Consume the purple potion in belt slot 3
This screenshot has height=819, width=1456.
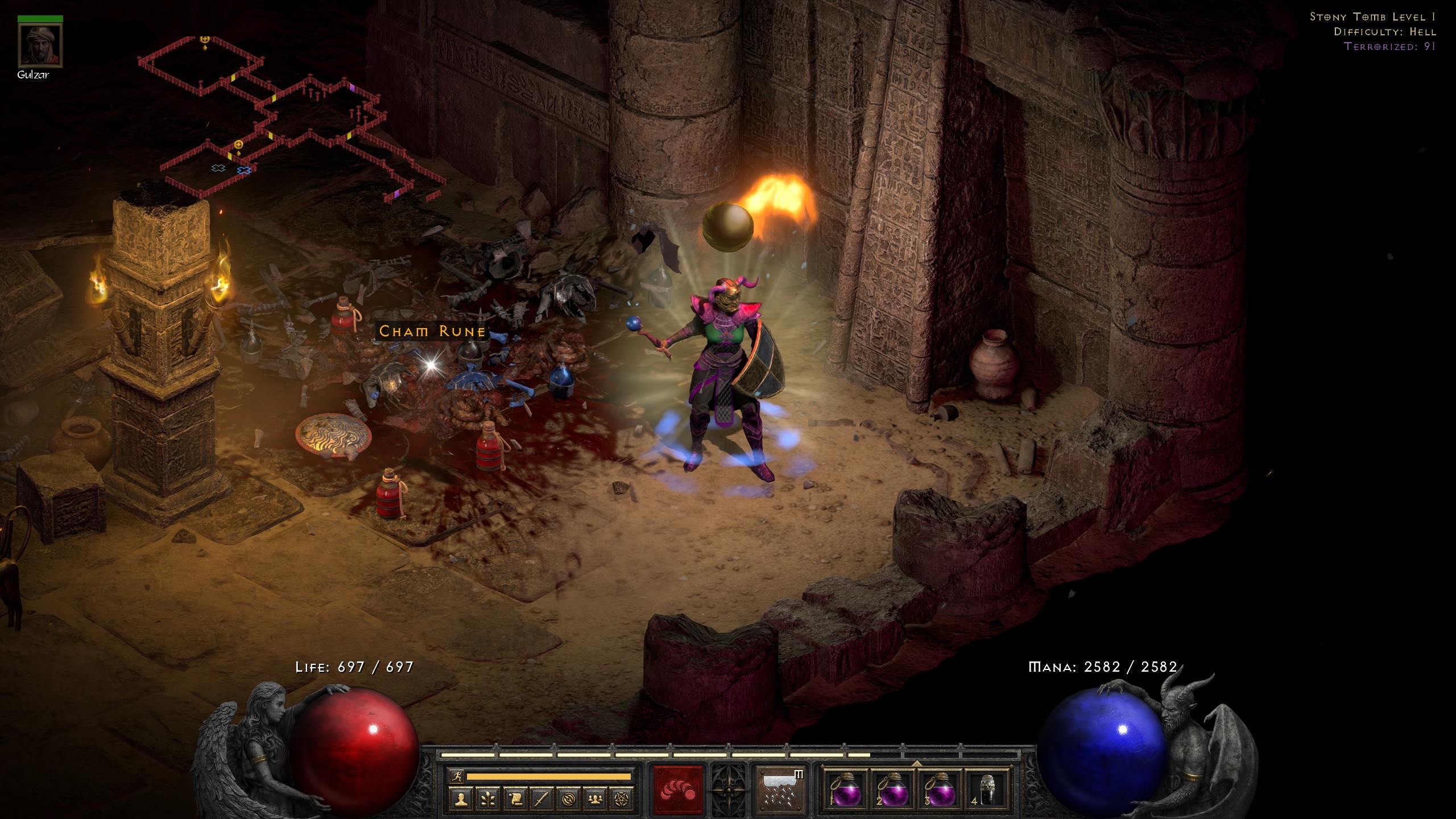(941, 791)
